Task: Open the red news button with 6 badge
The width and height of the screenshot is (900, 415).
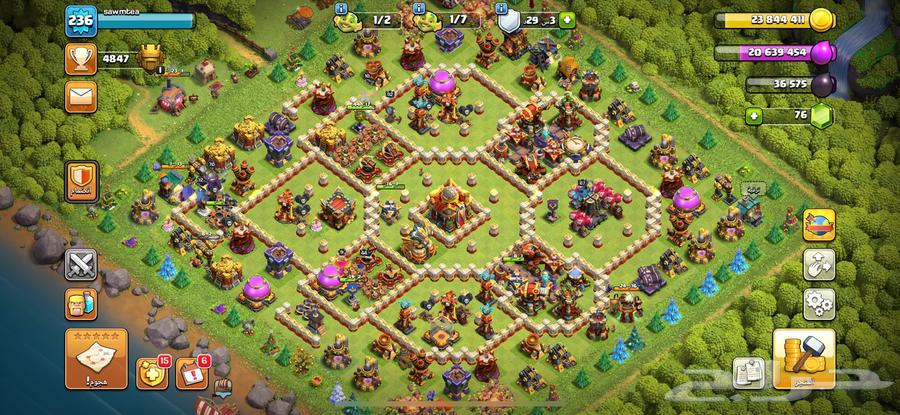Action: click(190, 374)
